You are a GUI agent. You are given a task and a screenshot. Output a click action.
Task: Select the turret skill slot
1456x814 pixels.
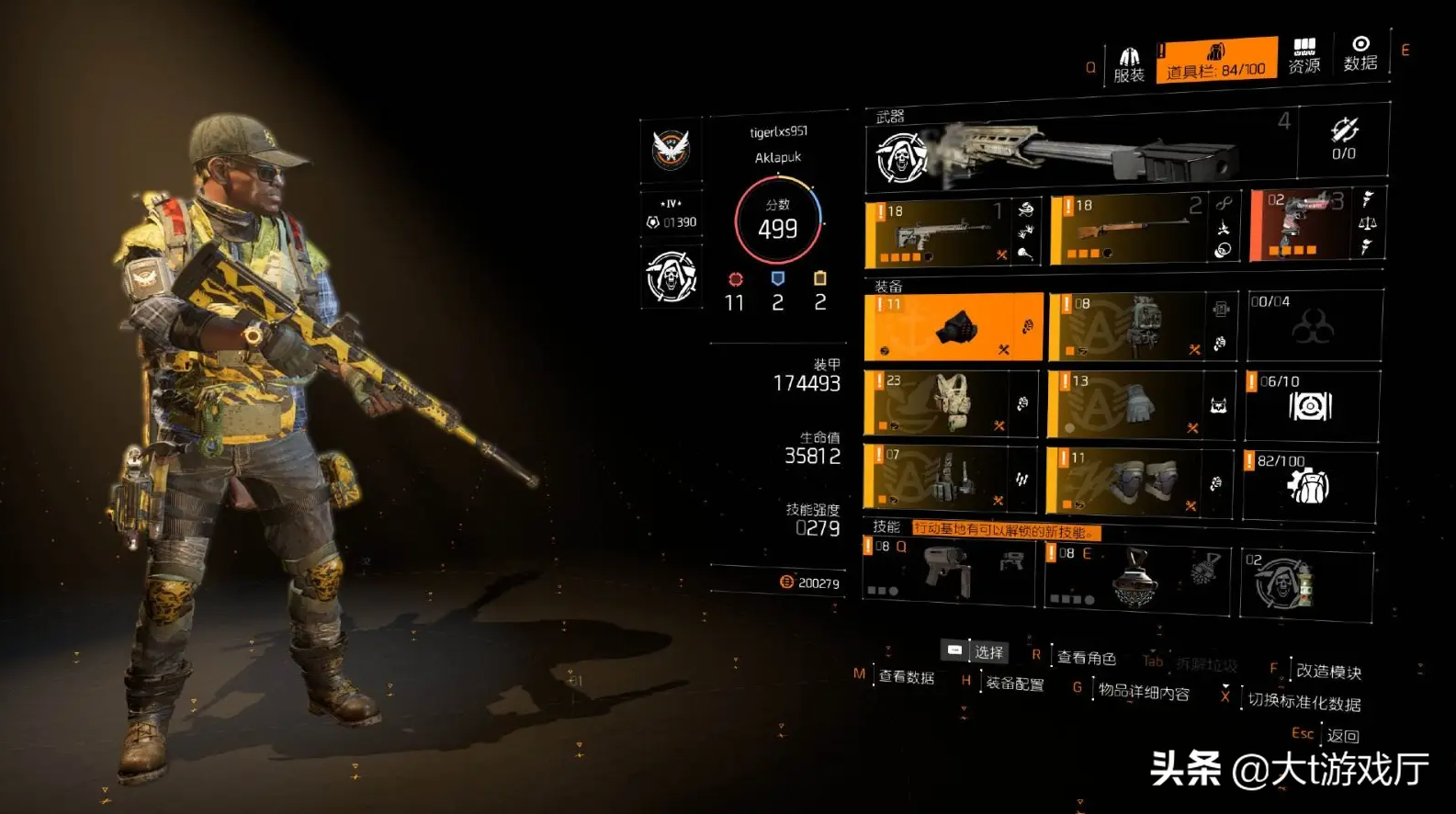(x=948, y=571)
